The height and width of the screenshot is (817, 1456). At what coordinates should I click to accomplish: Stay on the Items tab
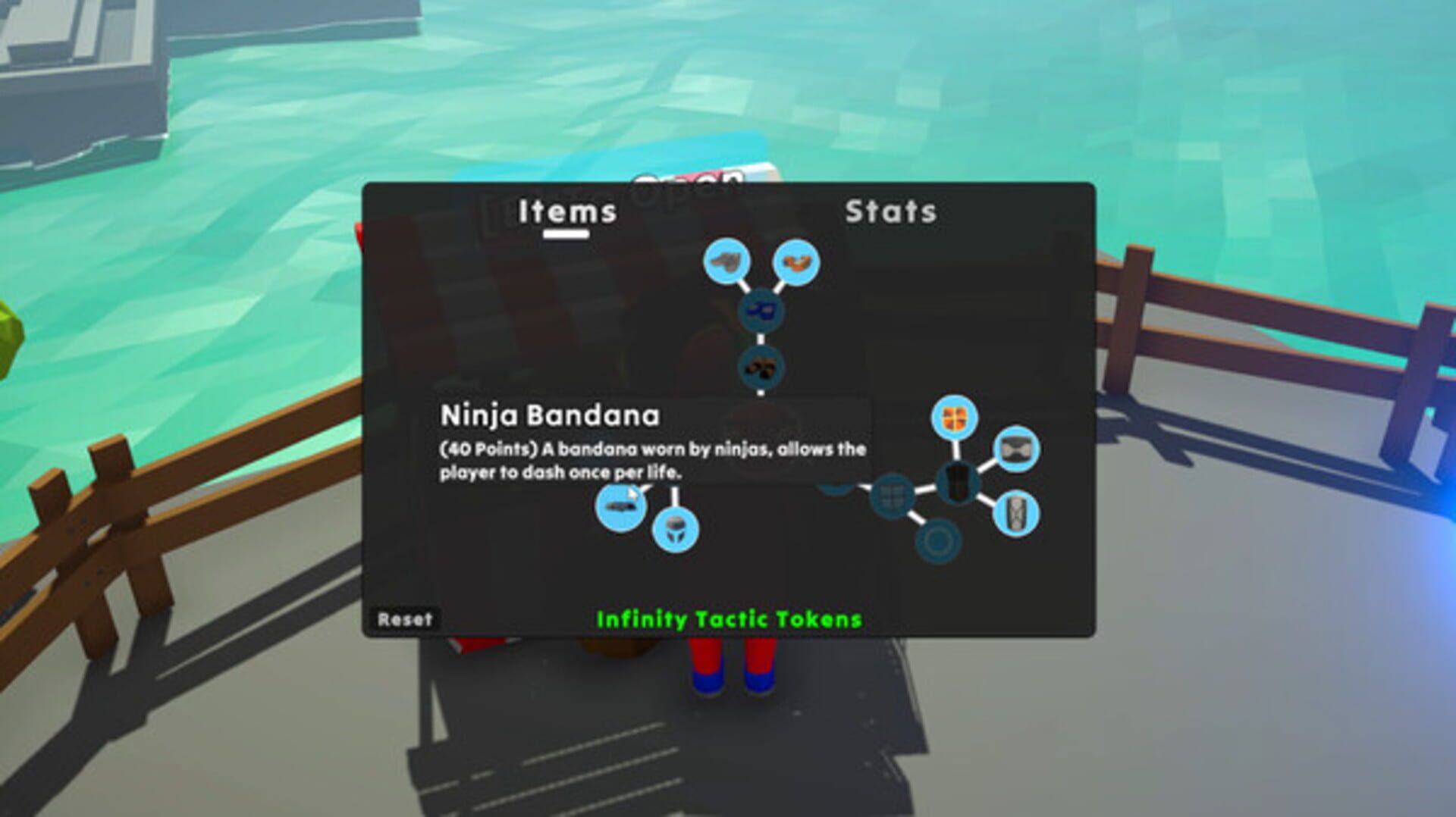(x=565, y=212)
